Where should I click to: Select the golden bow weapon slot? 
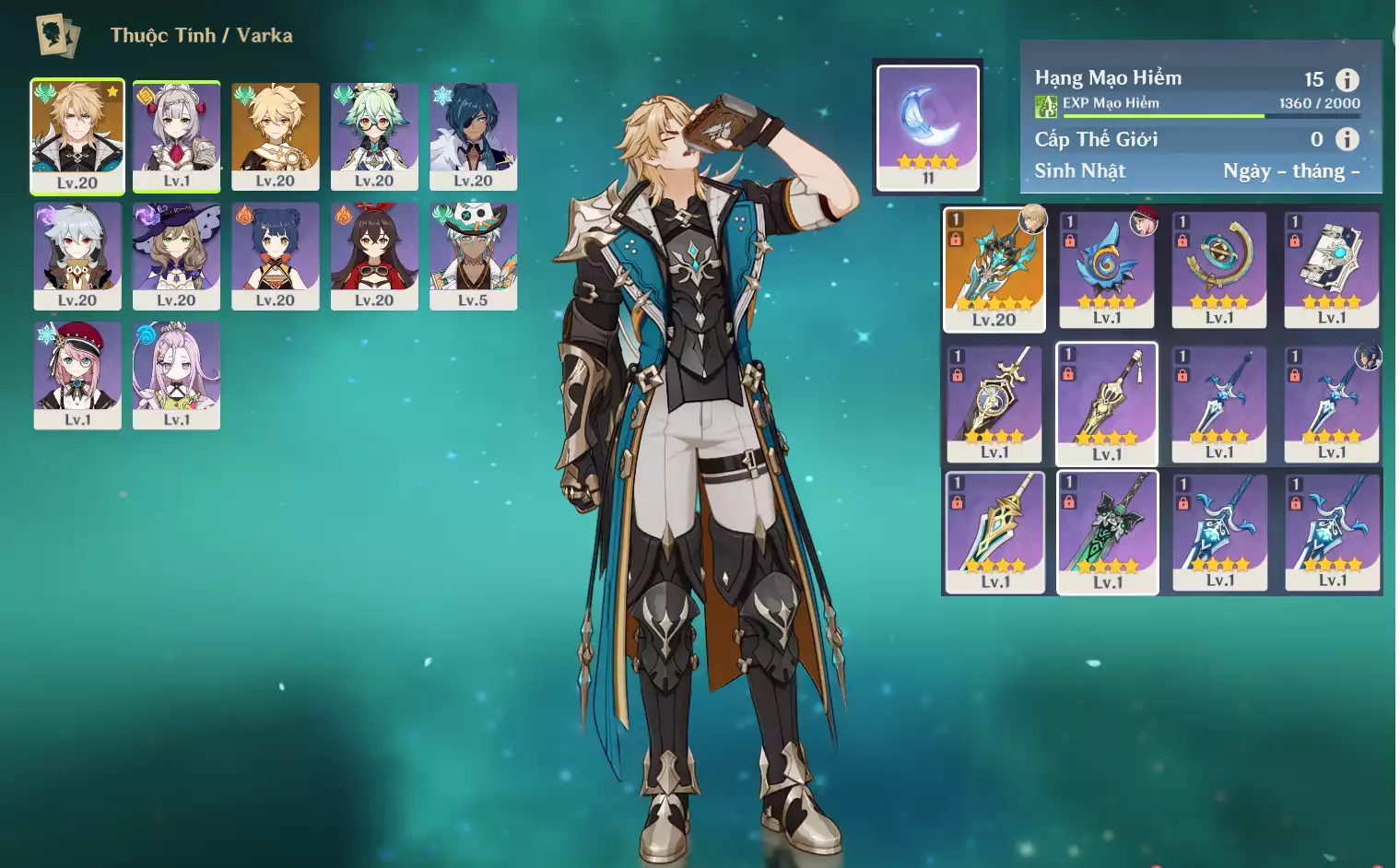tap(1219, 268)
